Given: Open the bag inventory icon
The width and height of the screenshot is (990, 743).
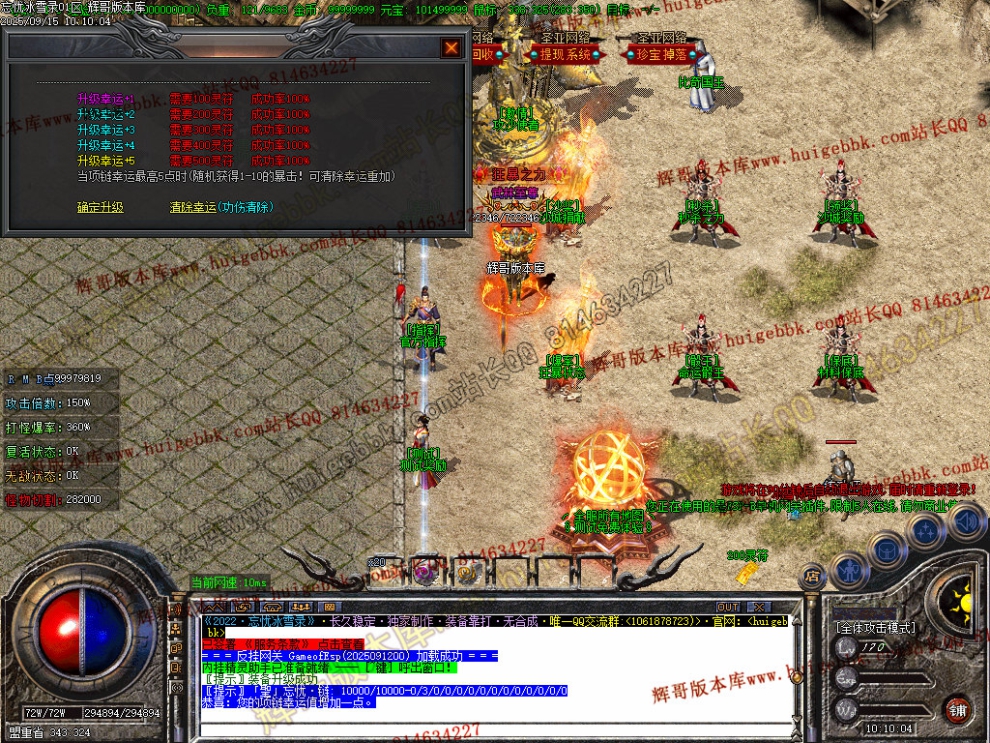Looking at the screenshot, I should pos(886,548).
